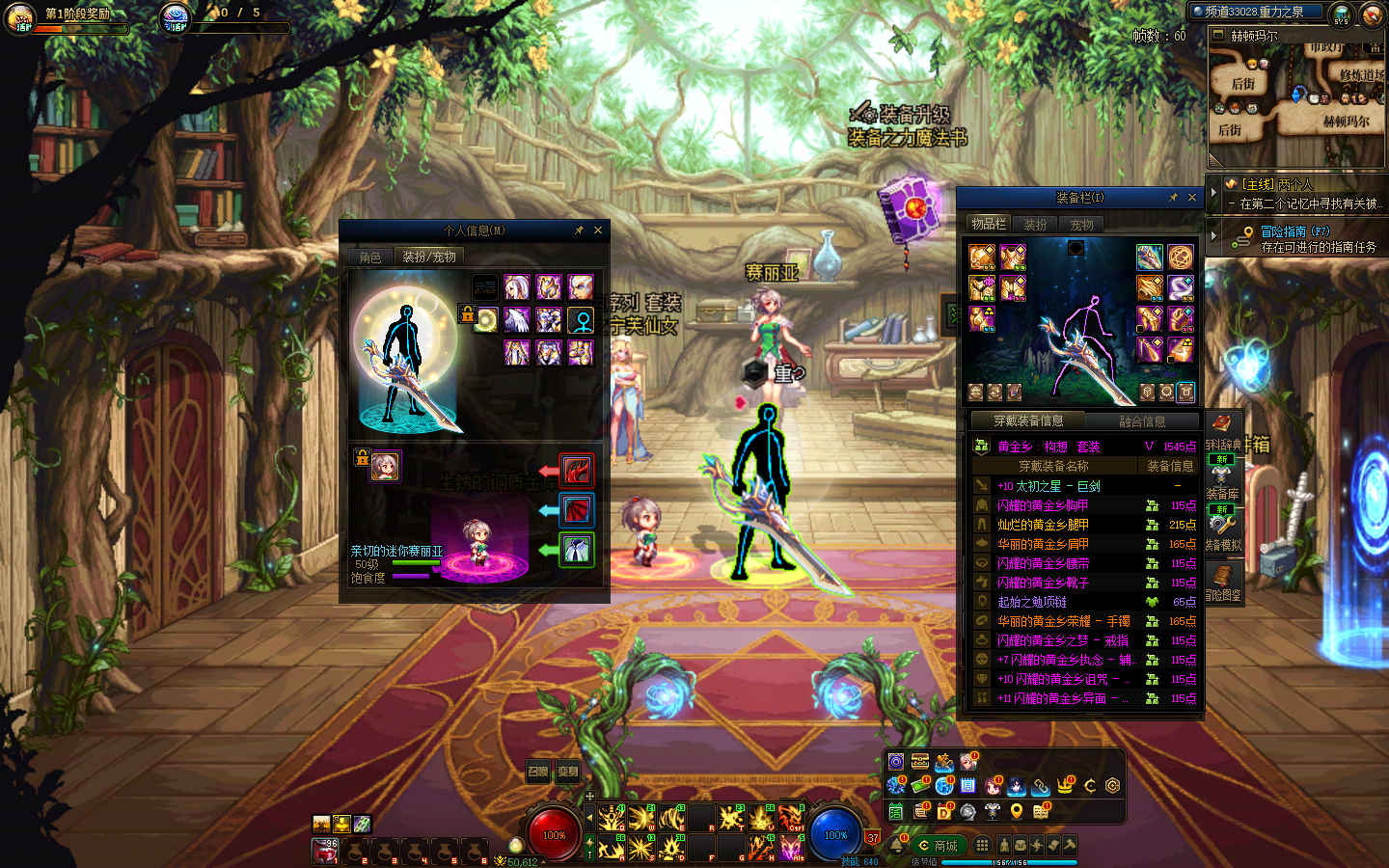Open the 周 weekly calendar icon
This screenshot has width=1389, height=868.
click(x=968, y=786)
